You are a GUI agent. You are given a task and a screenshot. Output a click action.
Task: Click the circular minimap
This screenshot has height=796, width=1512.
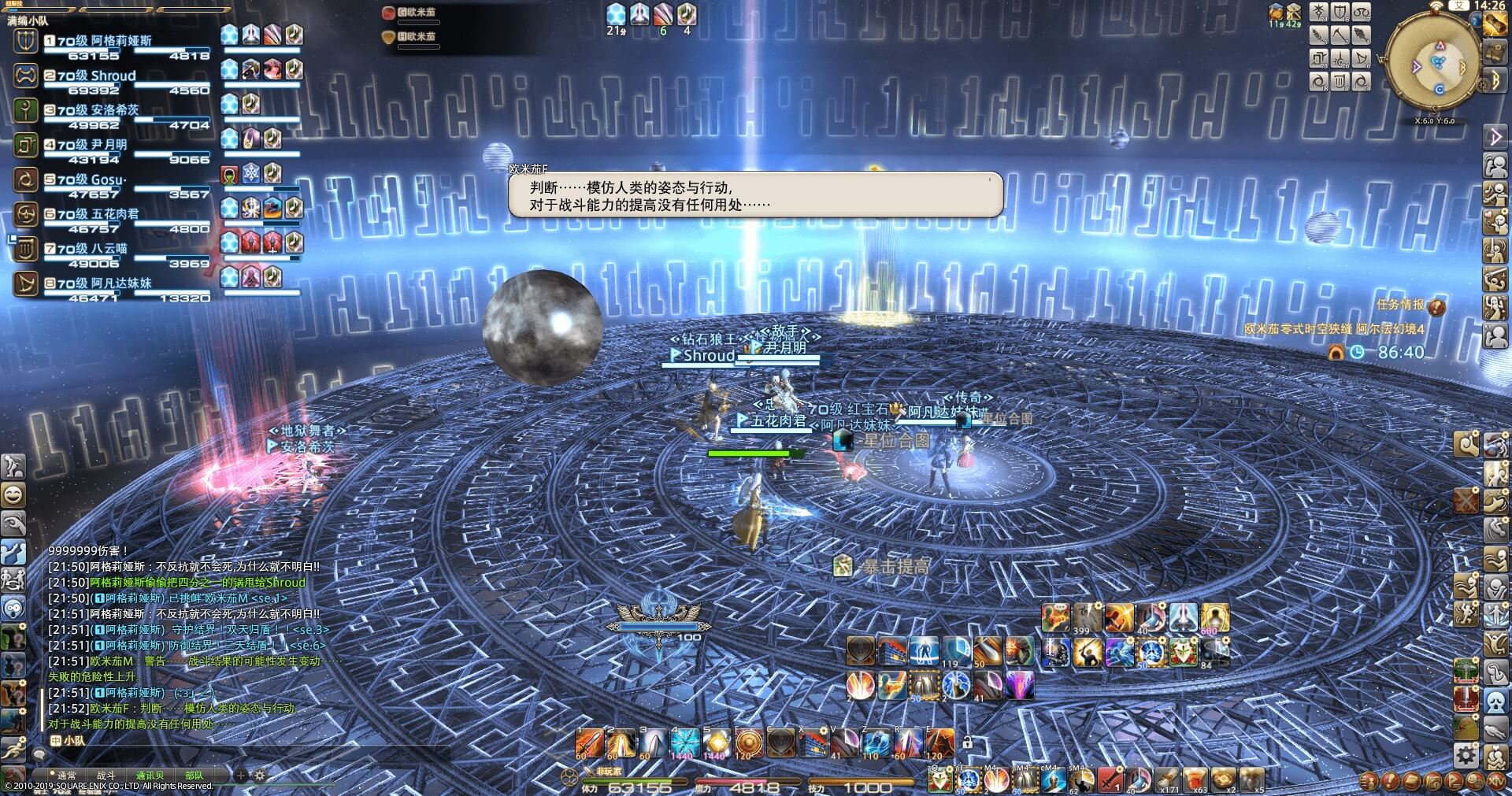point(1430,63)
